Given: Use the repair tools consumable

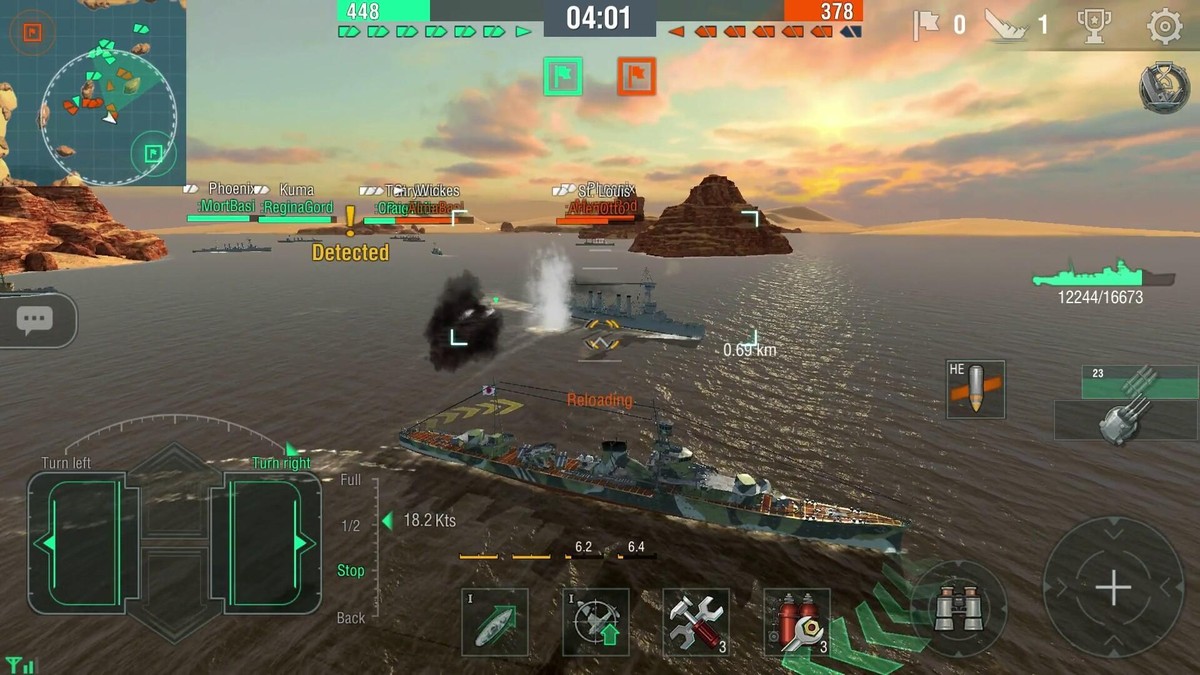Looking at the screenshot, I should [x=696, y=622].
